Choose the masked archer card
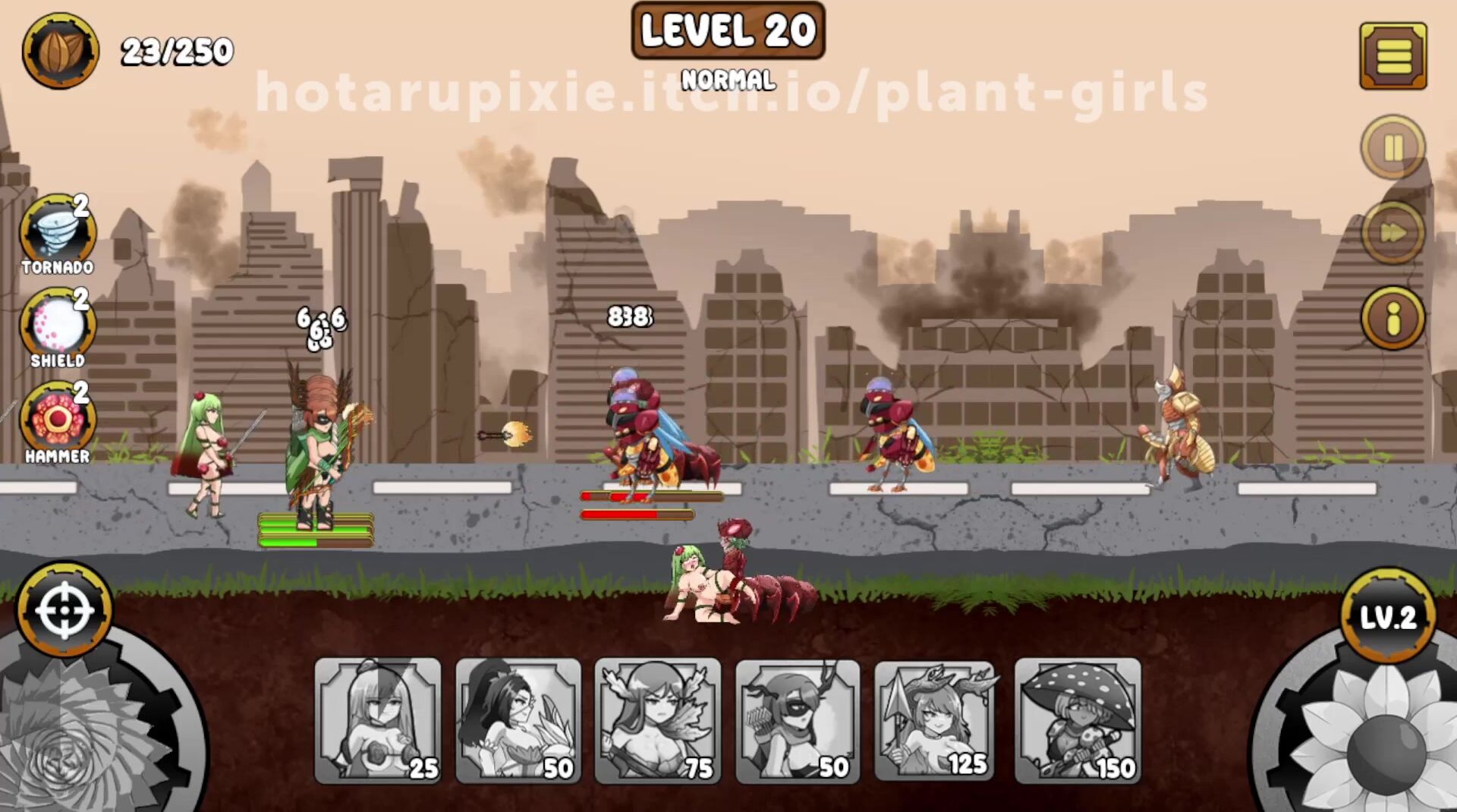This screenshot has height=812, width=1457. 798,720
